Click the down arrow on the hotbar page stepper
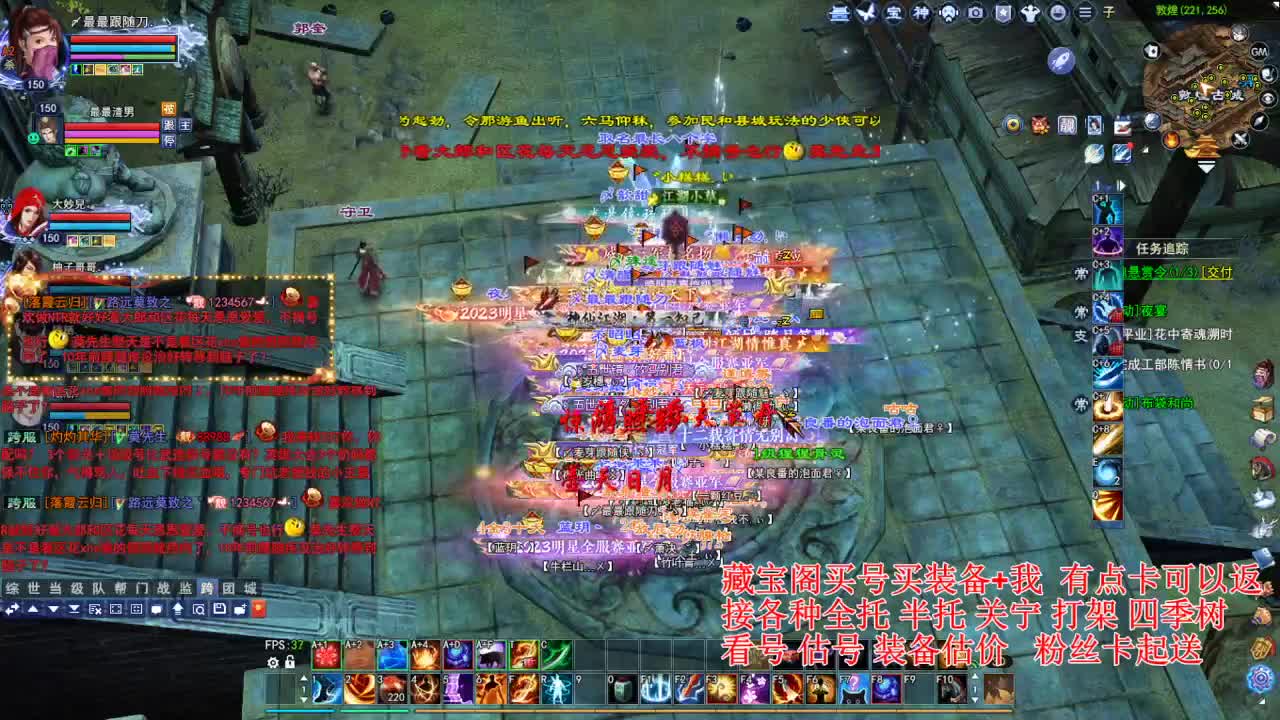The image size is (1280, 720). (x=304, y=699)
